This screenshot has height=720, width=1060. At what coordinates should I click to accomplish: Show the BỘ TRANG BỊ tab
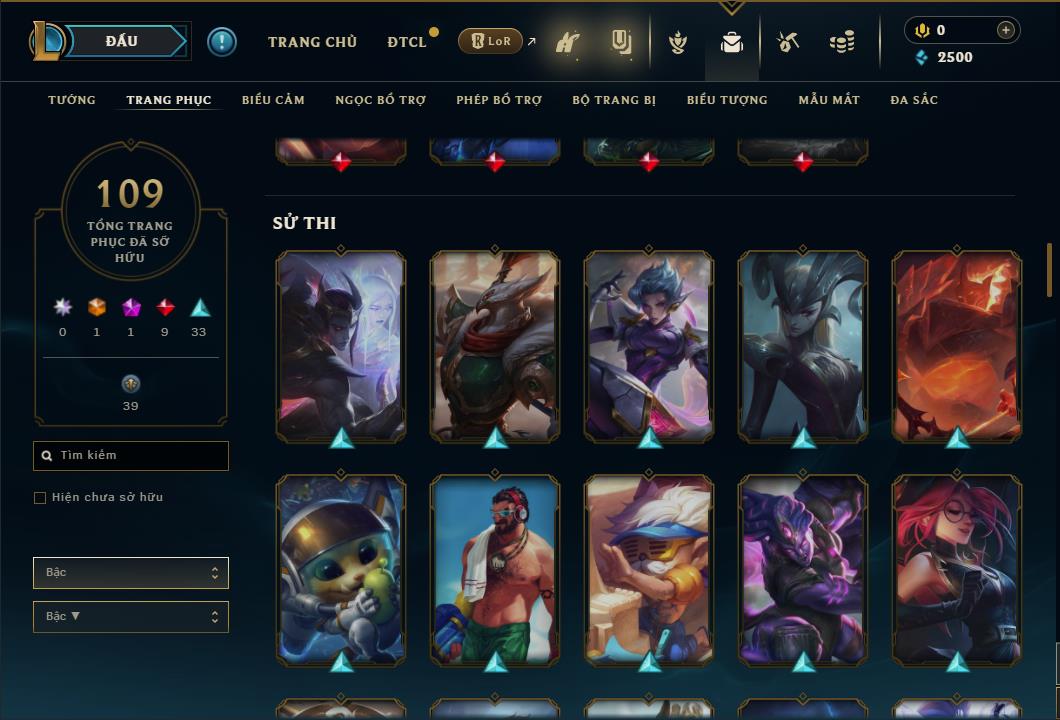click(614, 100)
